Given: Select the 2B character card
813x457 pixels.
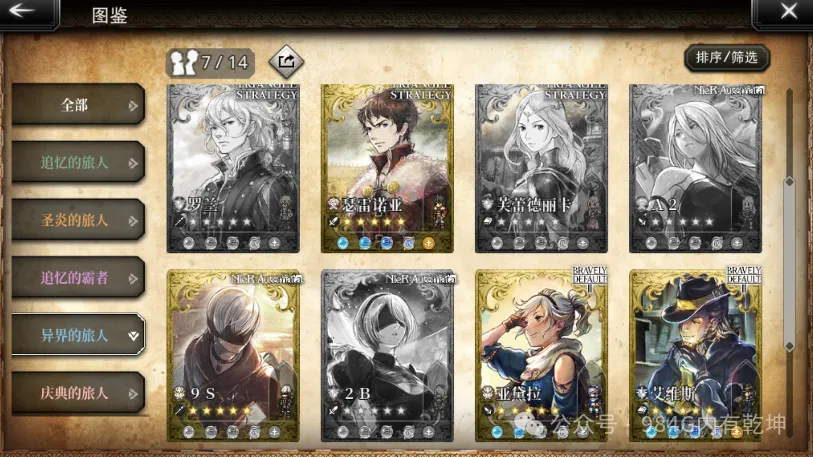Looking at the screenshot, I should [387, 353].
